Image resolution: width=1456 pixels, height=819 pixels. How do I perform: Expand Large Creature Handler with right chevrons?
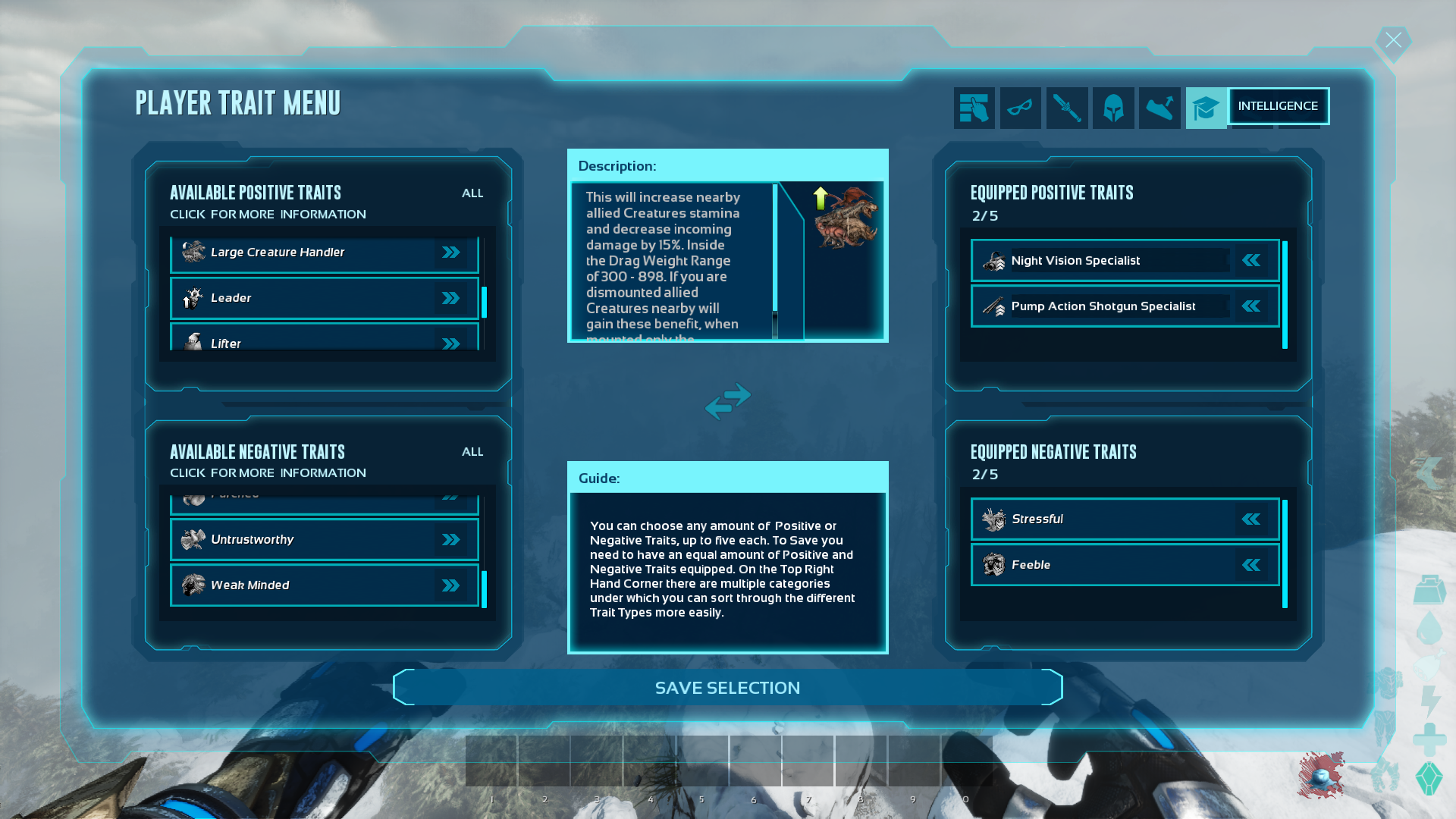[x=452, y=253]
